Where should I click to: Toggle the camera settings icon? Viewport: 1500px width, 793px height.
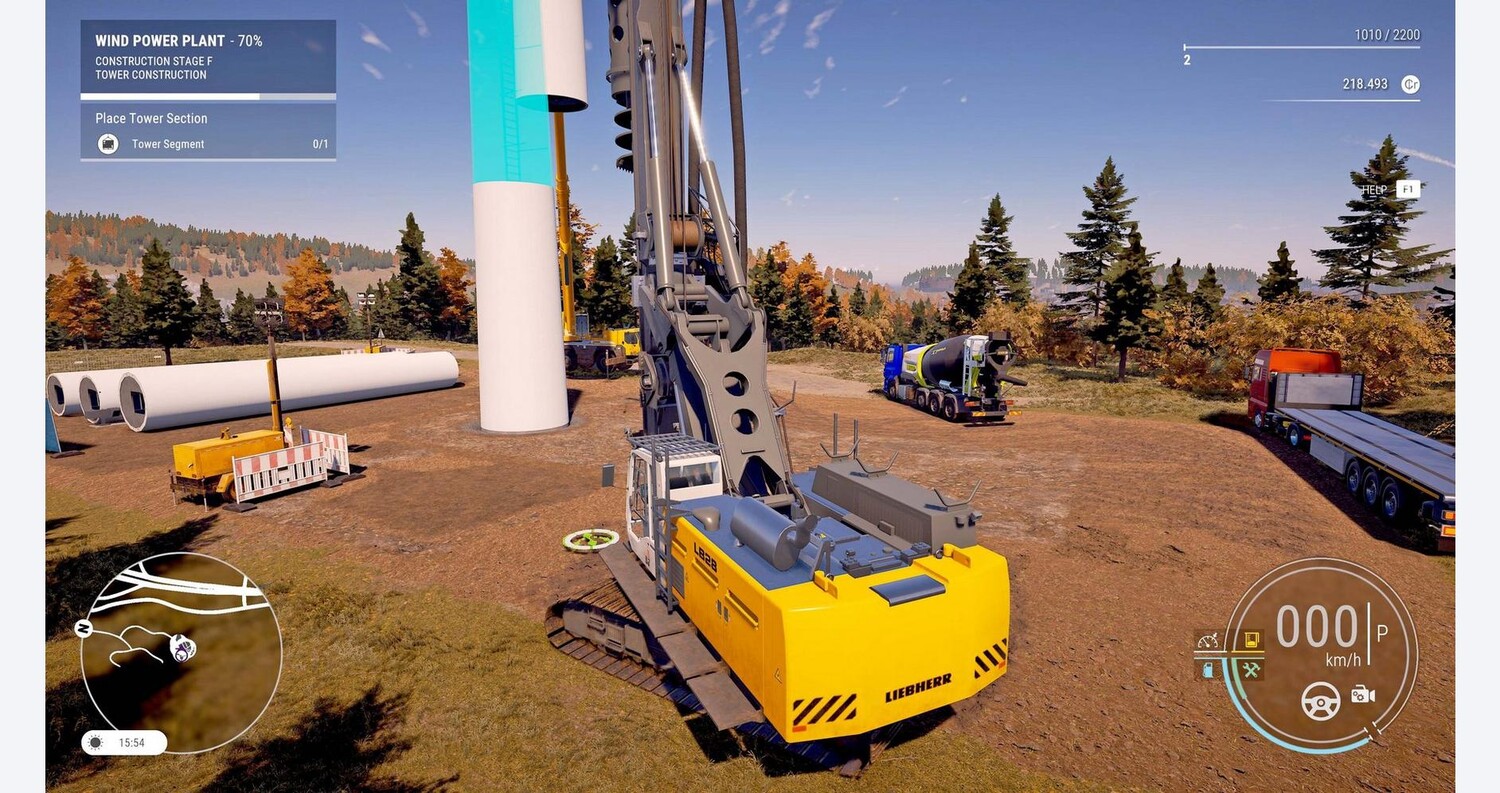tap(1363, 694)
